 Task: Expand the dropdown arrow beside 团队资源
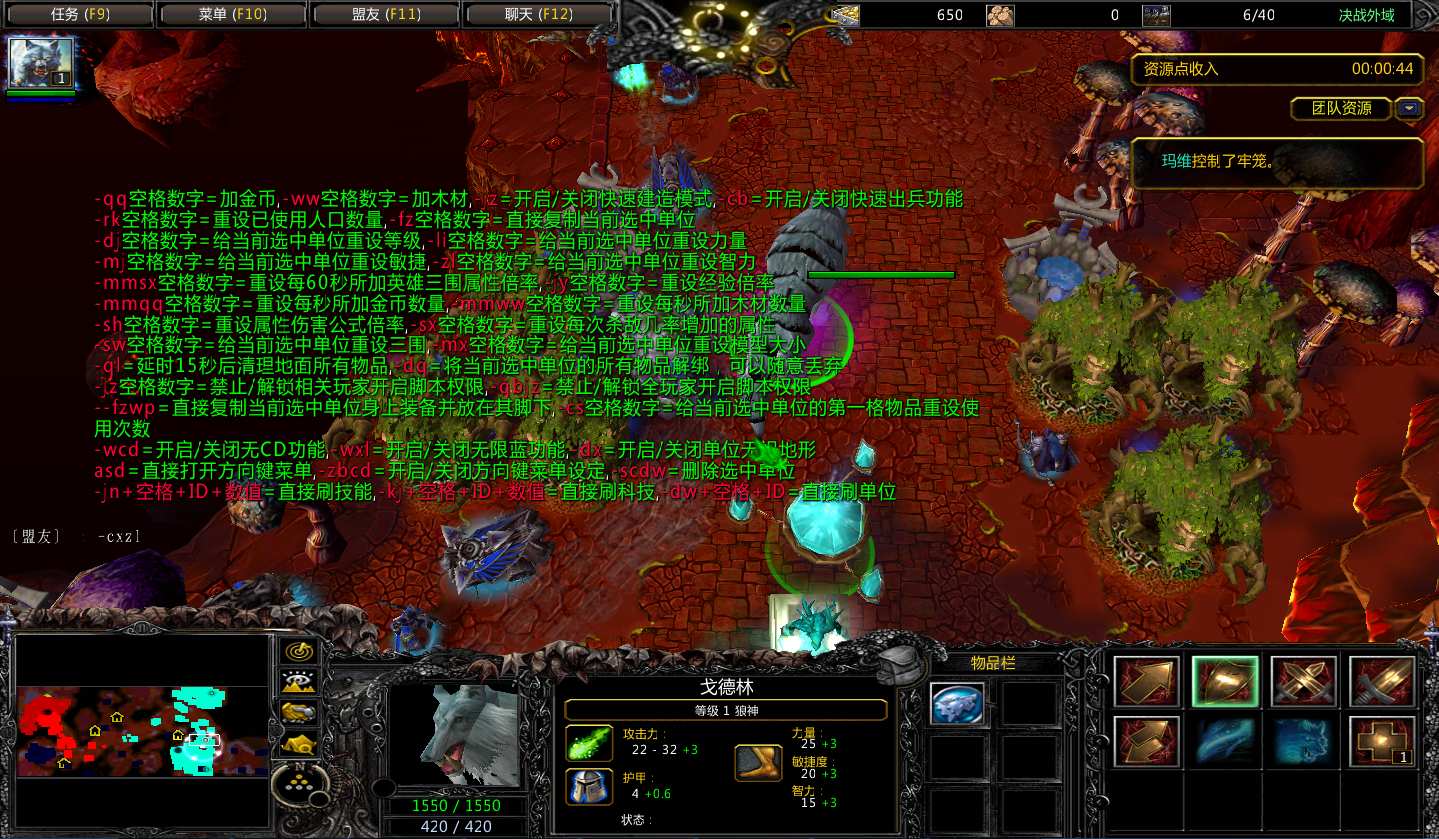click(x=1410, y=108)
